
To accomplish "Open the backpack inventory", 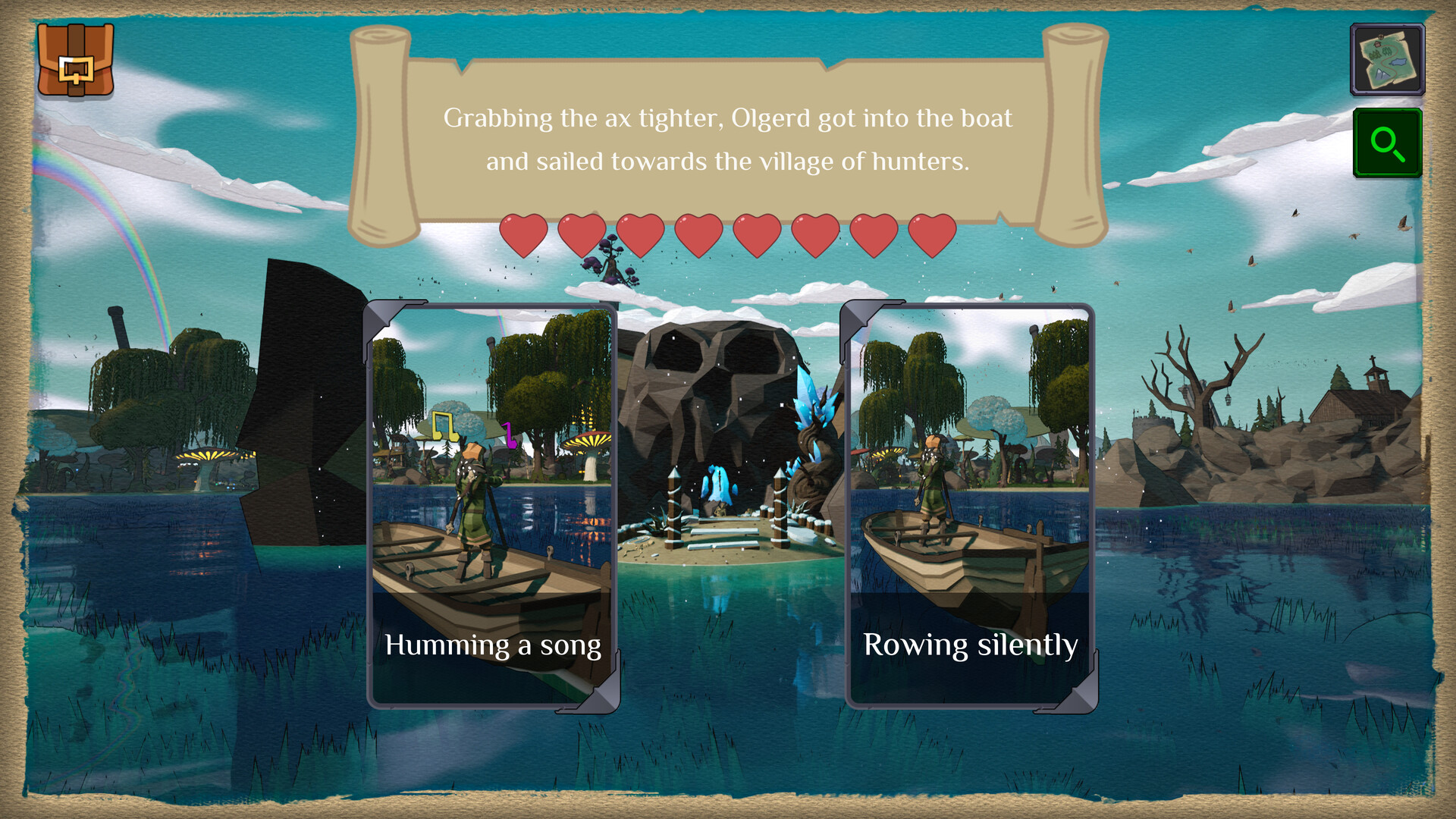I will click(76, 62).
